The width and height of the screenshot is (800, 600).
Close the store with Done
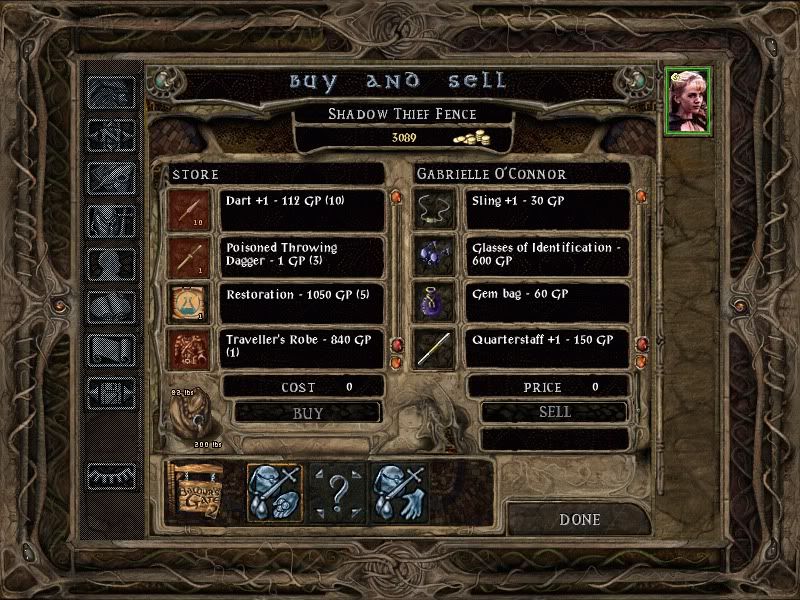[x=579, y=520]
